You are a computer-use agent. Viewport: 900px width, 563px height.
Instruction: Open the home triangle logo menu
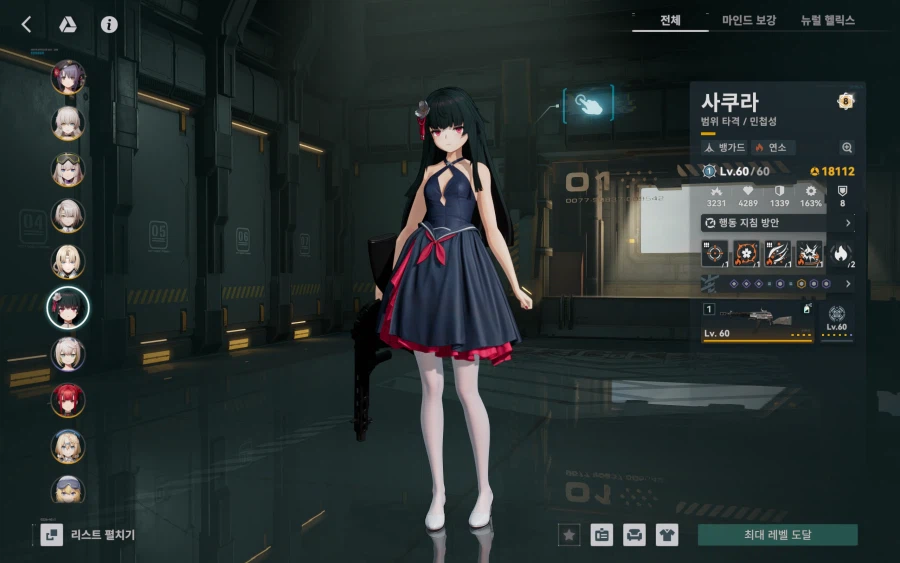coord(68,25)
